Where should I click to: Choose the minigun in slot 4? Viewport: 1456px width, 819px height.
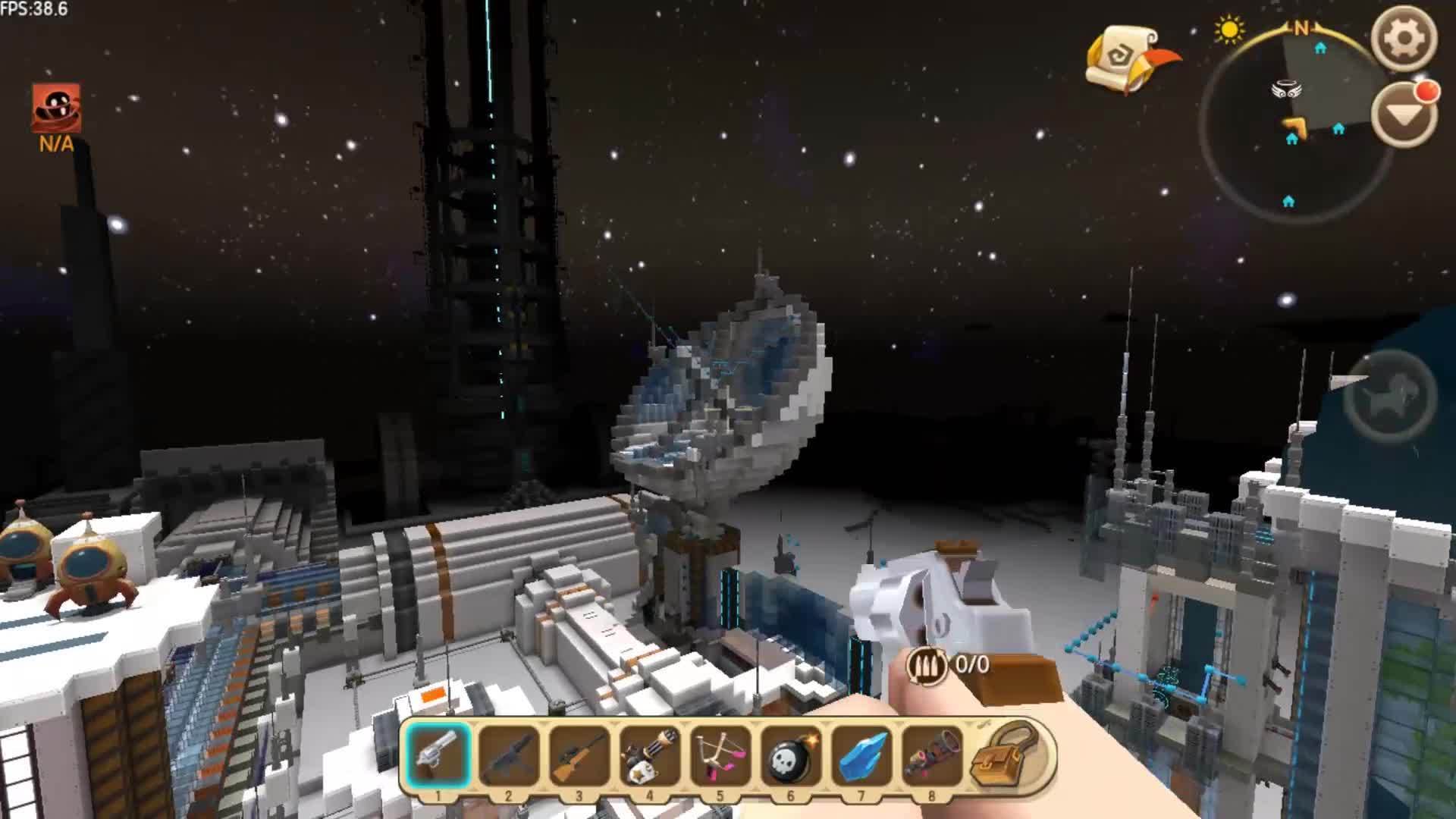point(649,755)
